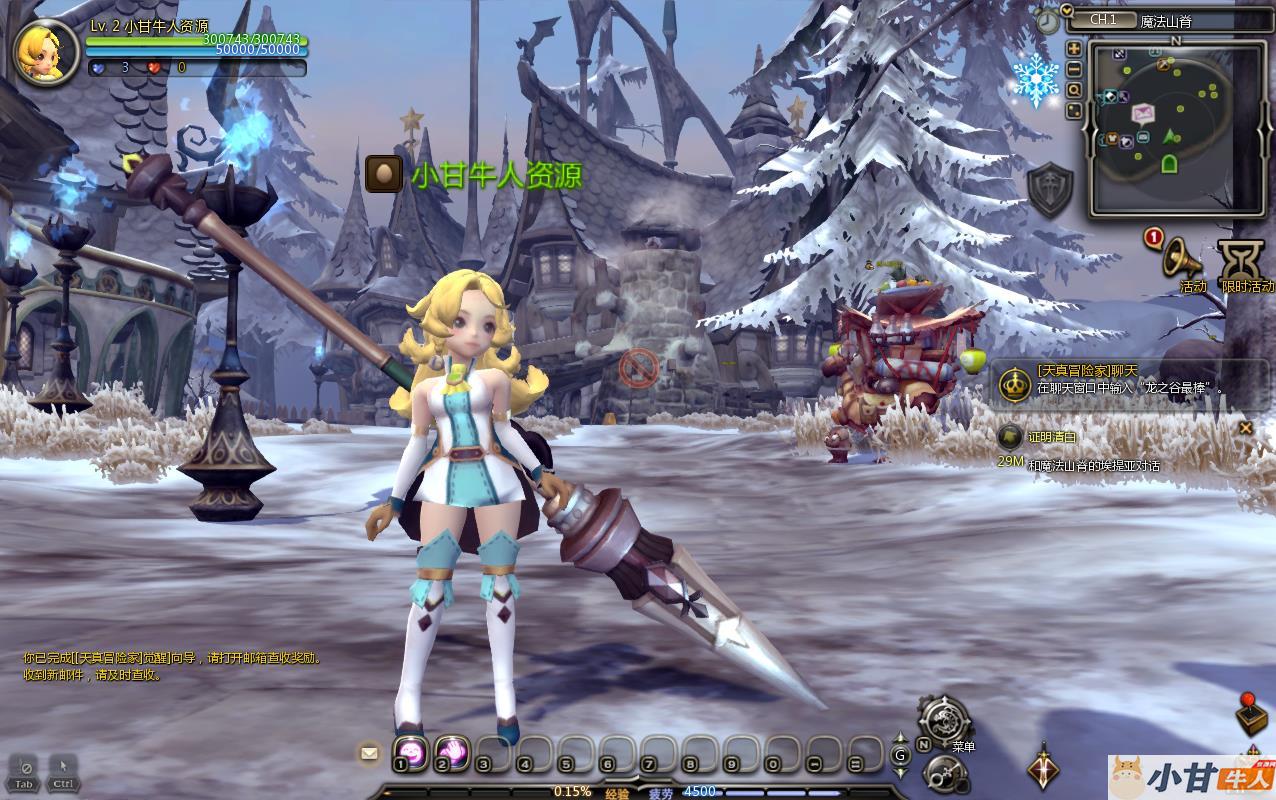
Task: Open the 菜单 gear menu button
Action: pyautogui.click(x=944, y=721)
